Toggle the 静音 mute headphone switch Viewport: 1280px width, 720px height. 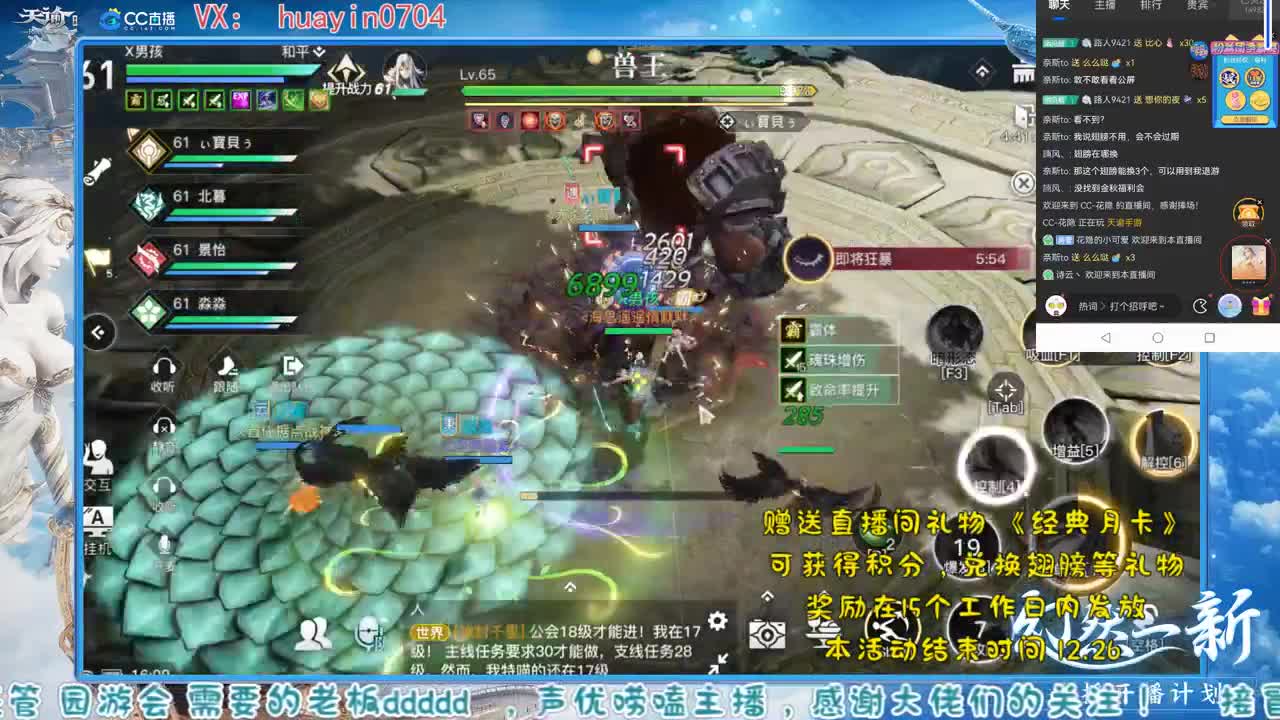point(162,424)
